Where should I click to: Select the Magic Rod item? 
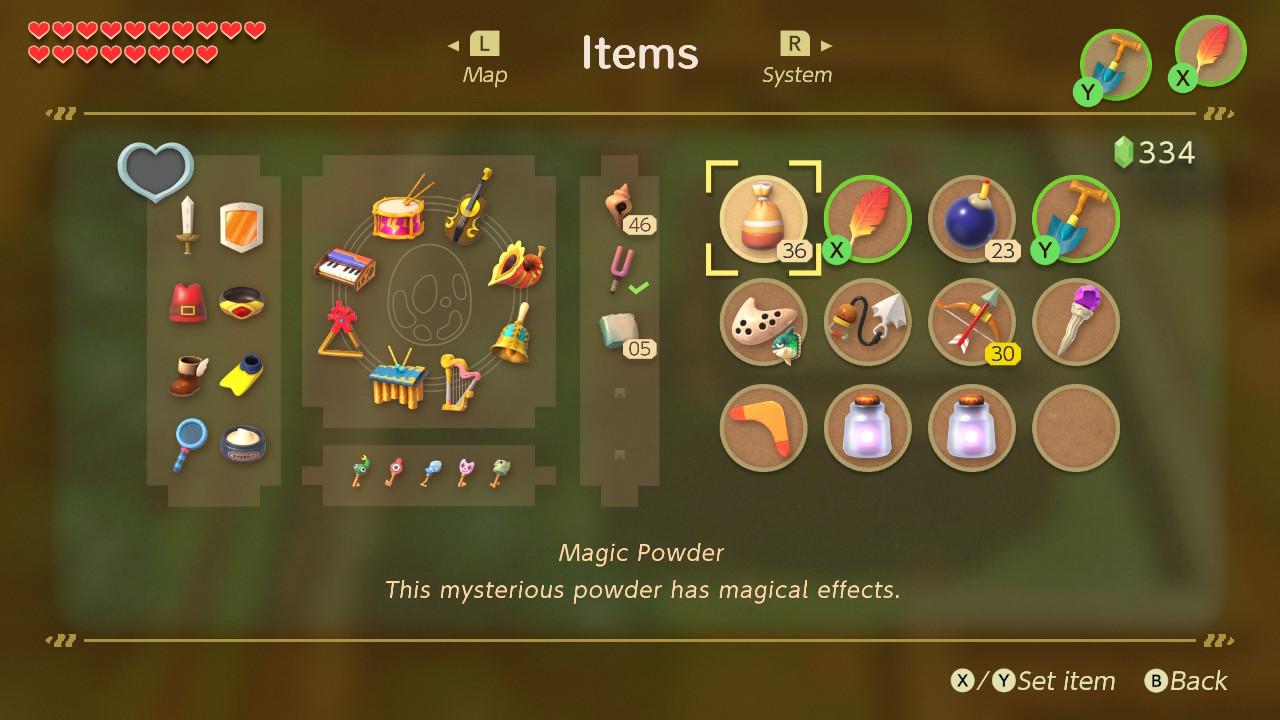pyautogui.click(x=1075, y=322)
